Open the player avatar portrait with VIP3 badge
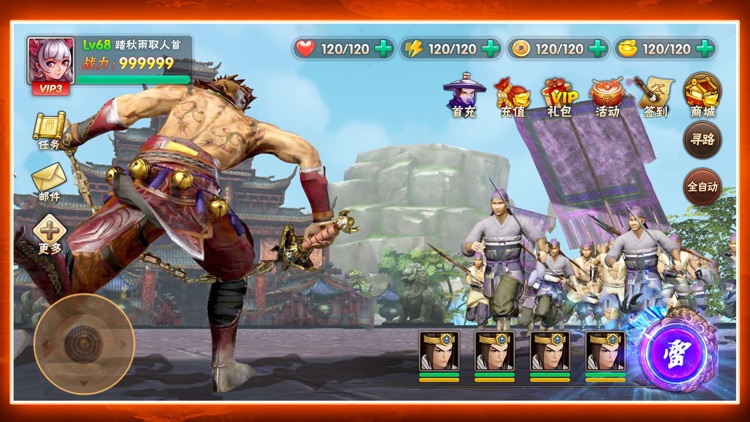 point(50,64)
